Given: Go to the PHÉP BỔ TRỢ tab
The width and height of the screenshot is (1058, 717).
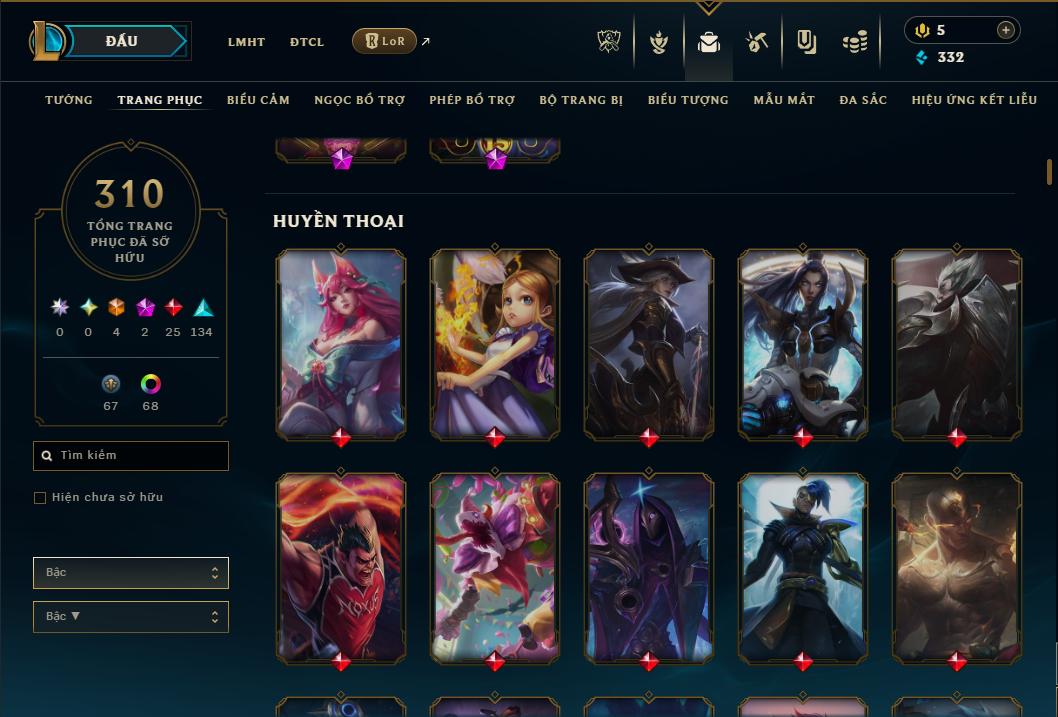Looking at the screenshot, I should 472,100.
